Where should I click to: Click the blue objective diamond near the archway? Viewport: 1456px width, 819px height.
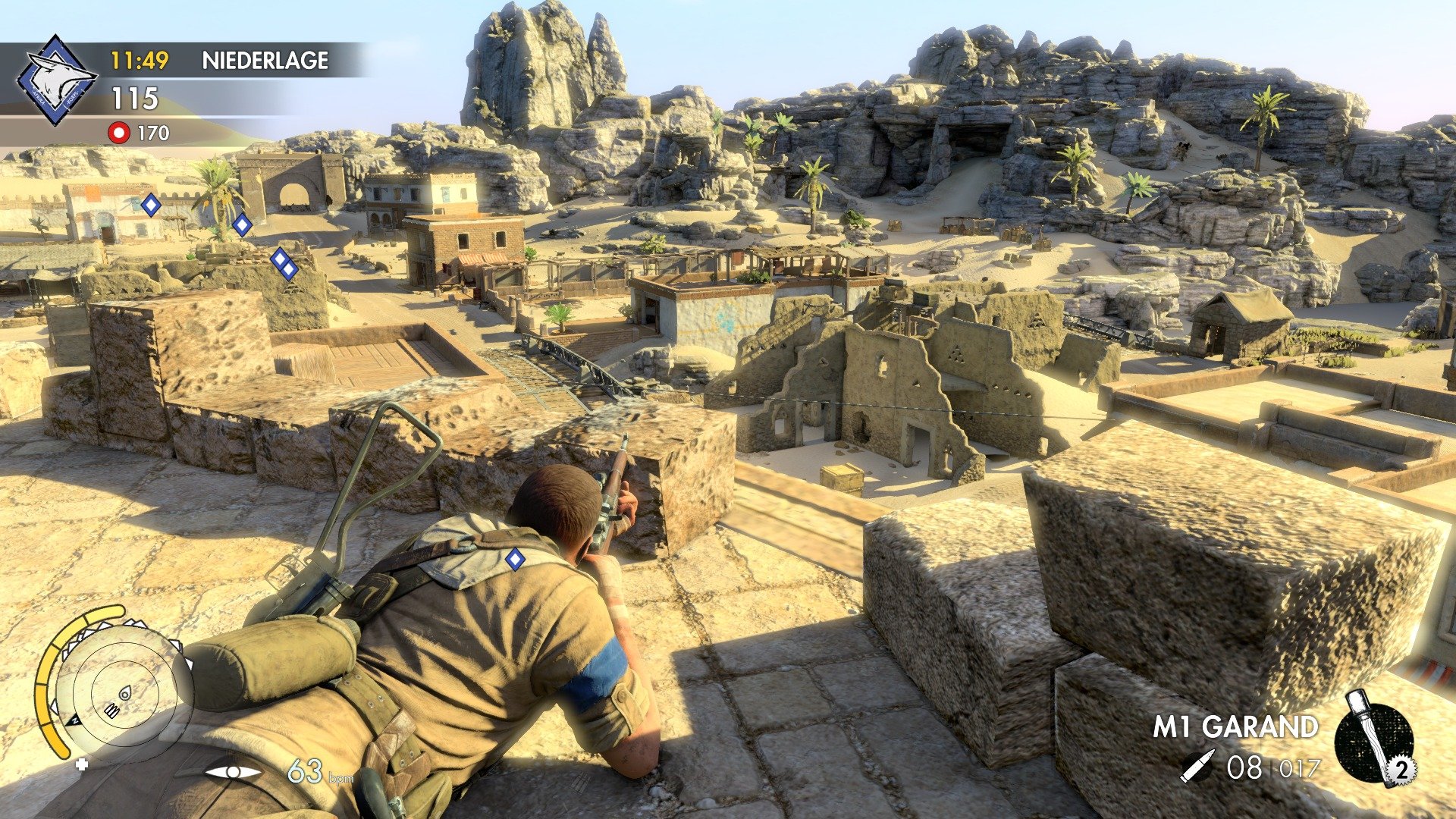pyautogui.click(x=242, y=224)
